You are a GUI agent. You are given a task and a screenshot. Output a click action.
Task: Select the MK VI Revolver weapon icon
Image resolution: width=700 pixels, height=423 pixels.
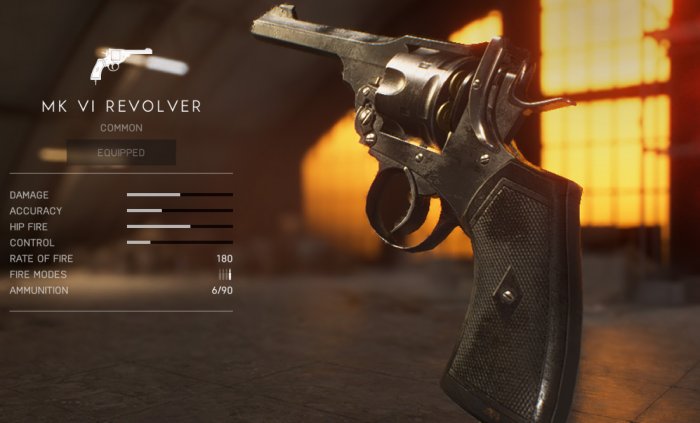[120, 63]
